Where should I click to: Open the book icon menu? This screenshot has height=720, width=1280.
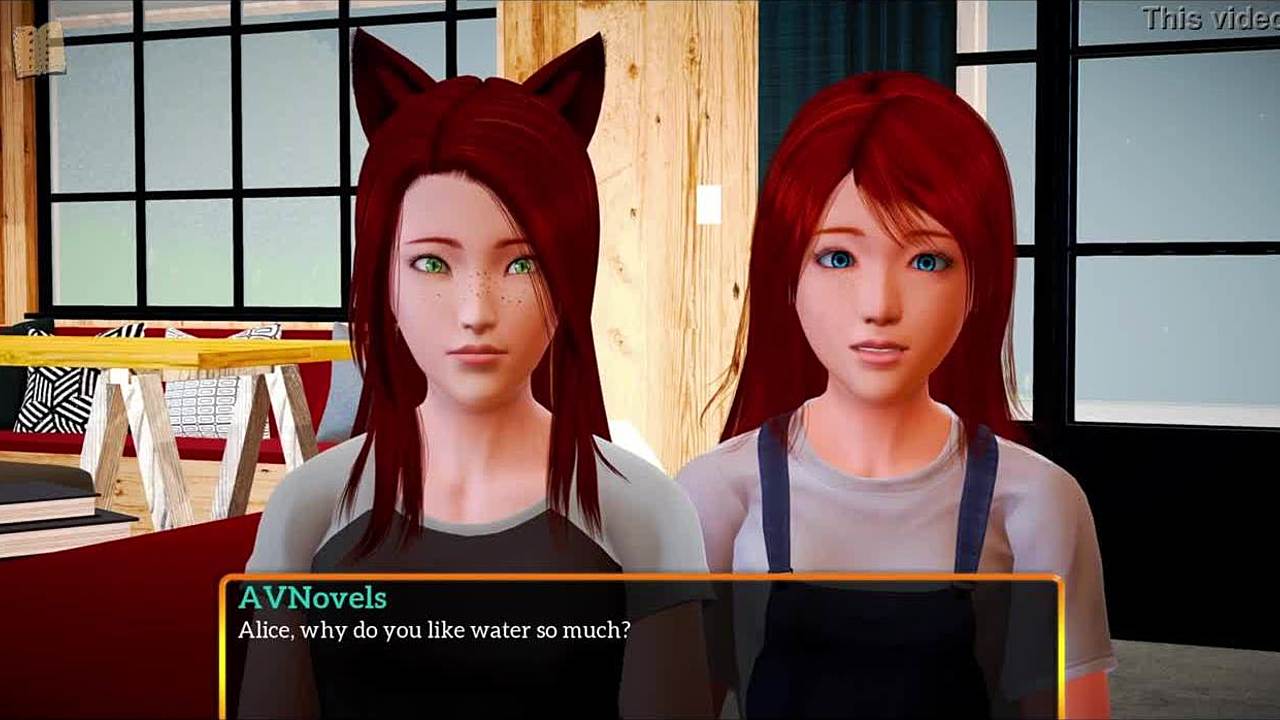pos(39,49)
